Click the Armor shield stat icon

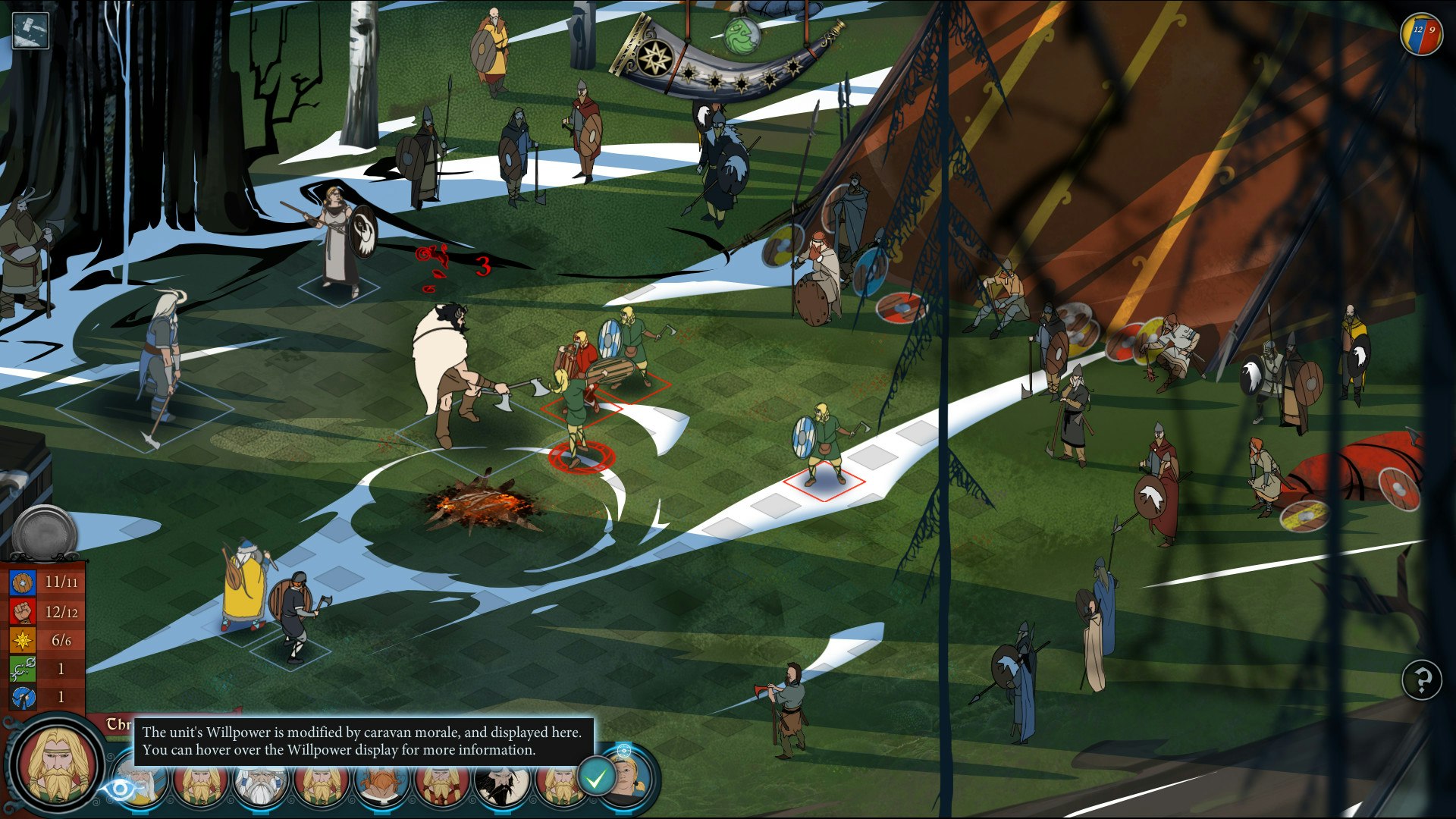23,582
